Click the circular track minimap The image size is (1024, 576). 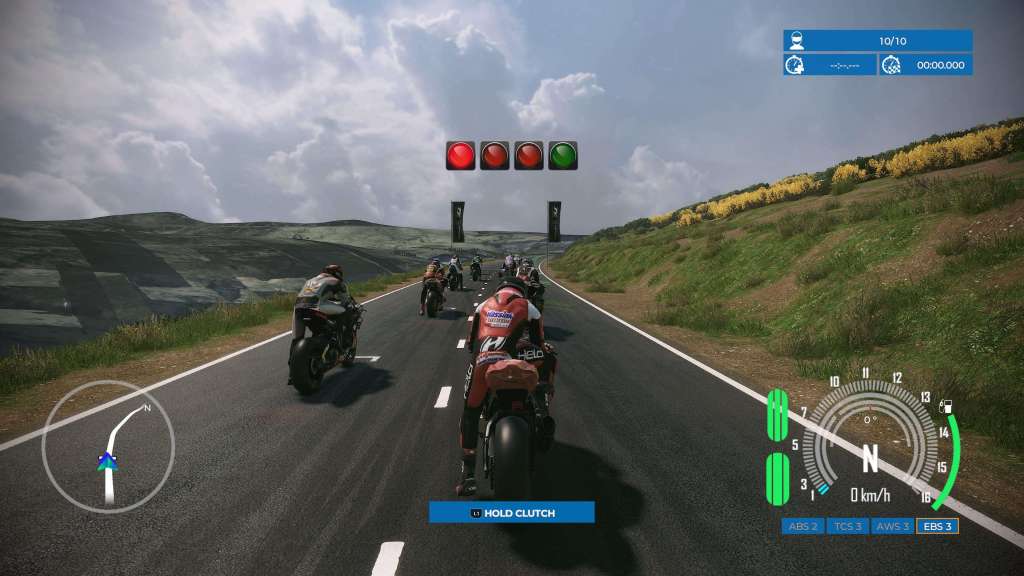108,448
